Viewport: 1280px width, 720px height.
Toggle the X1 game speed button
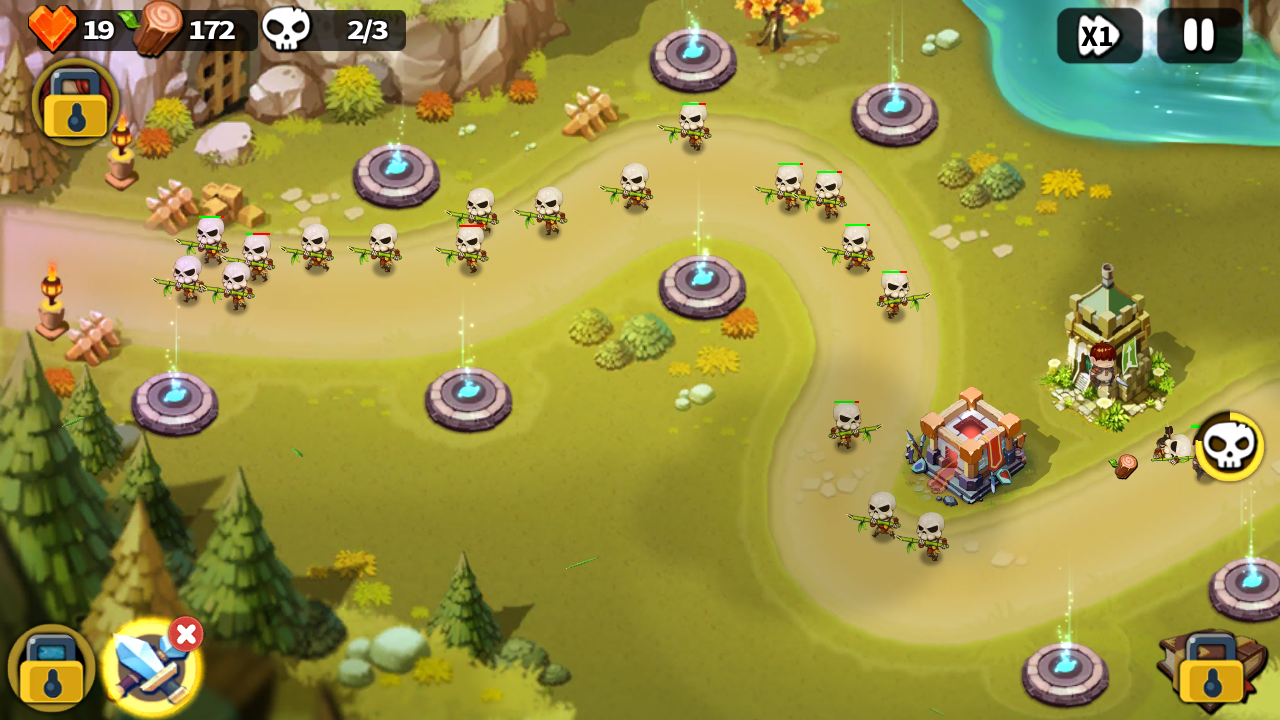tap(1099, 36)
